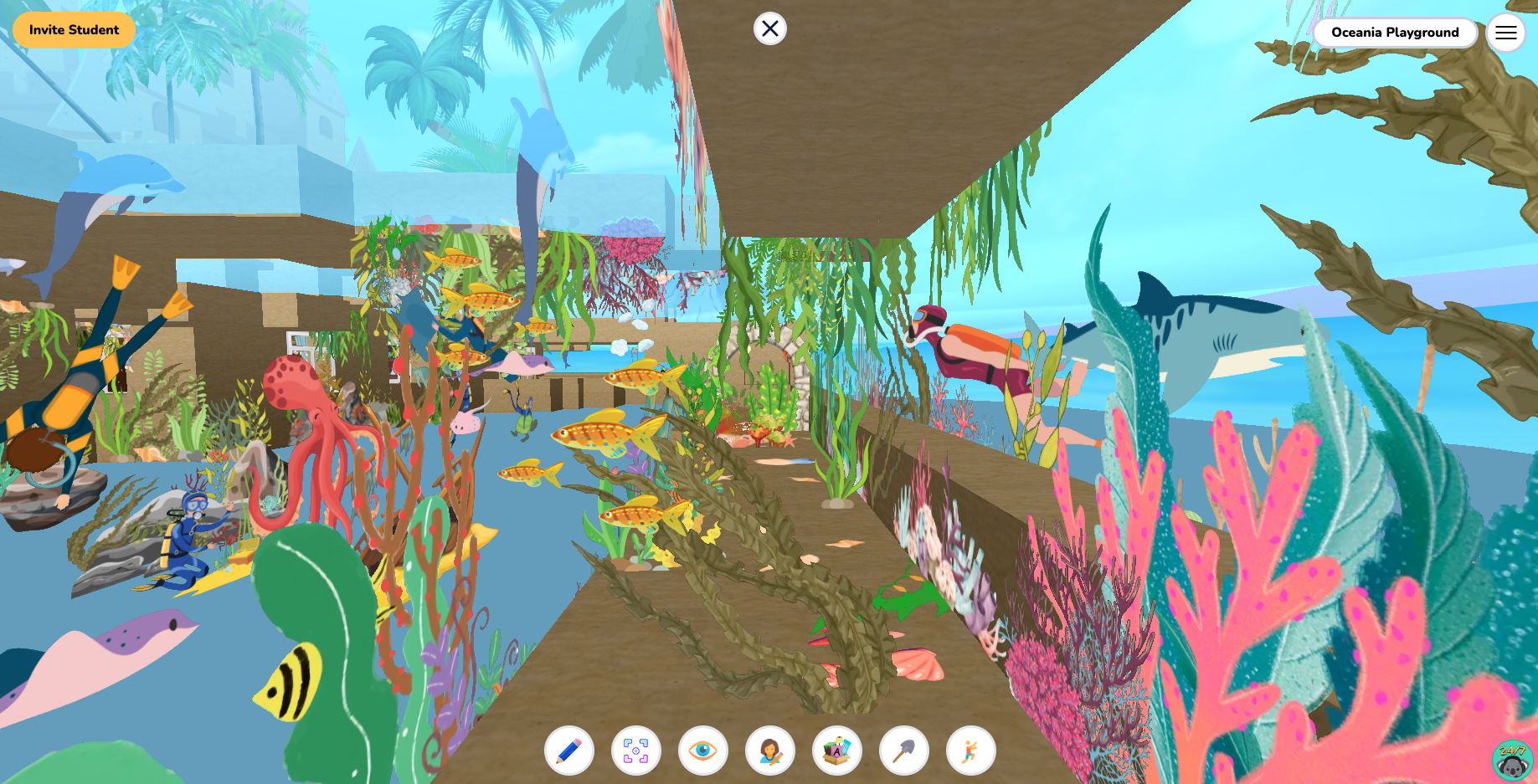This screenshot has width=1538, height=784.
Task: Select the pencil drawing tool
Action: (569, 751)
